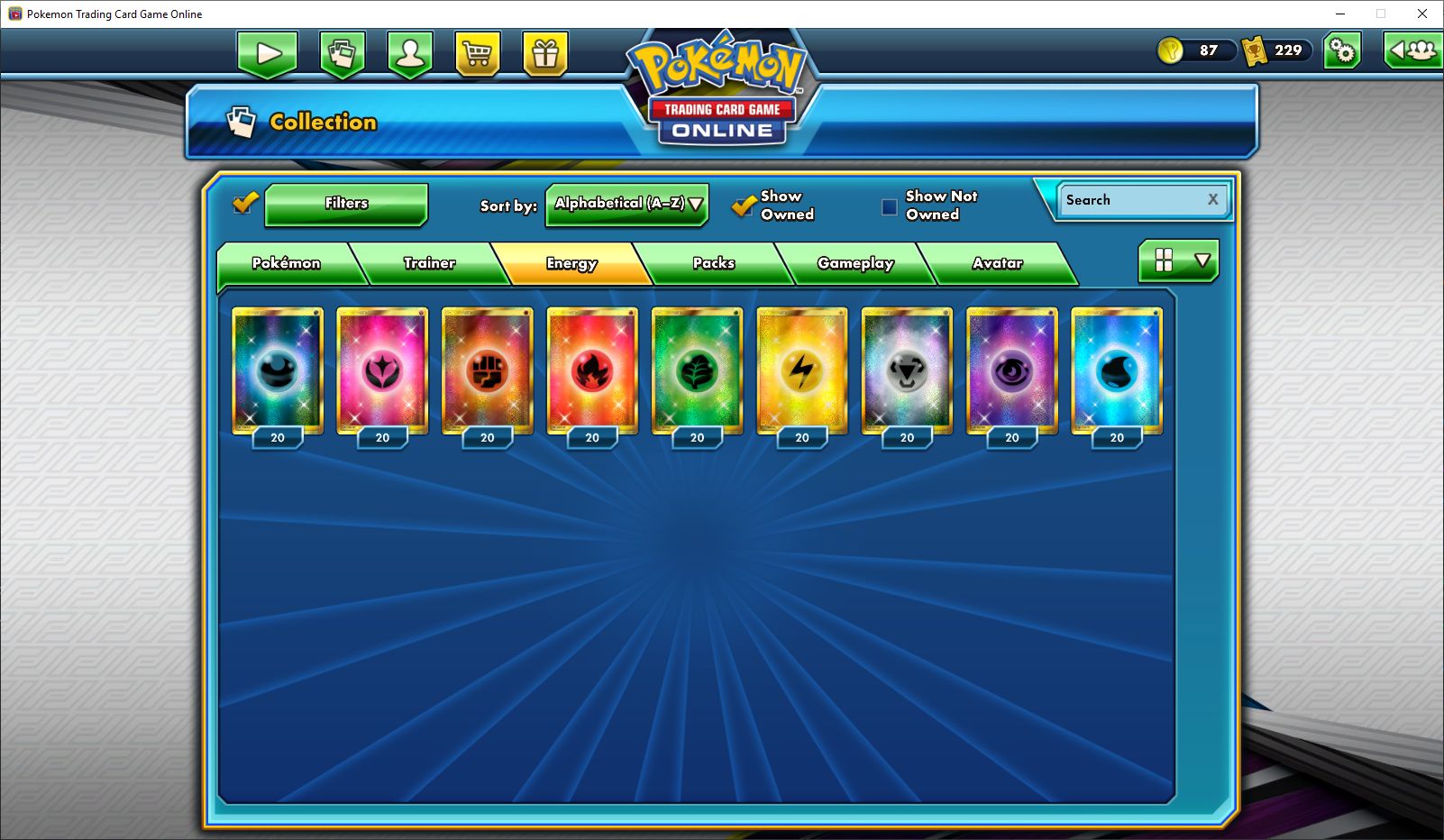Click the gold coin balance icon
Image resolution: width=1444 pixels, height=840 pixels.
click(1170, 50)
